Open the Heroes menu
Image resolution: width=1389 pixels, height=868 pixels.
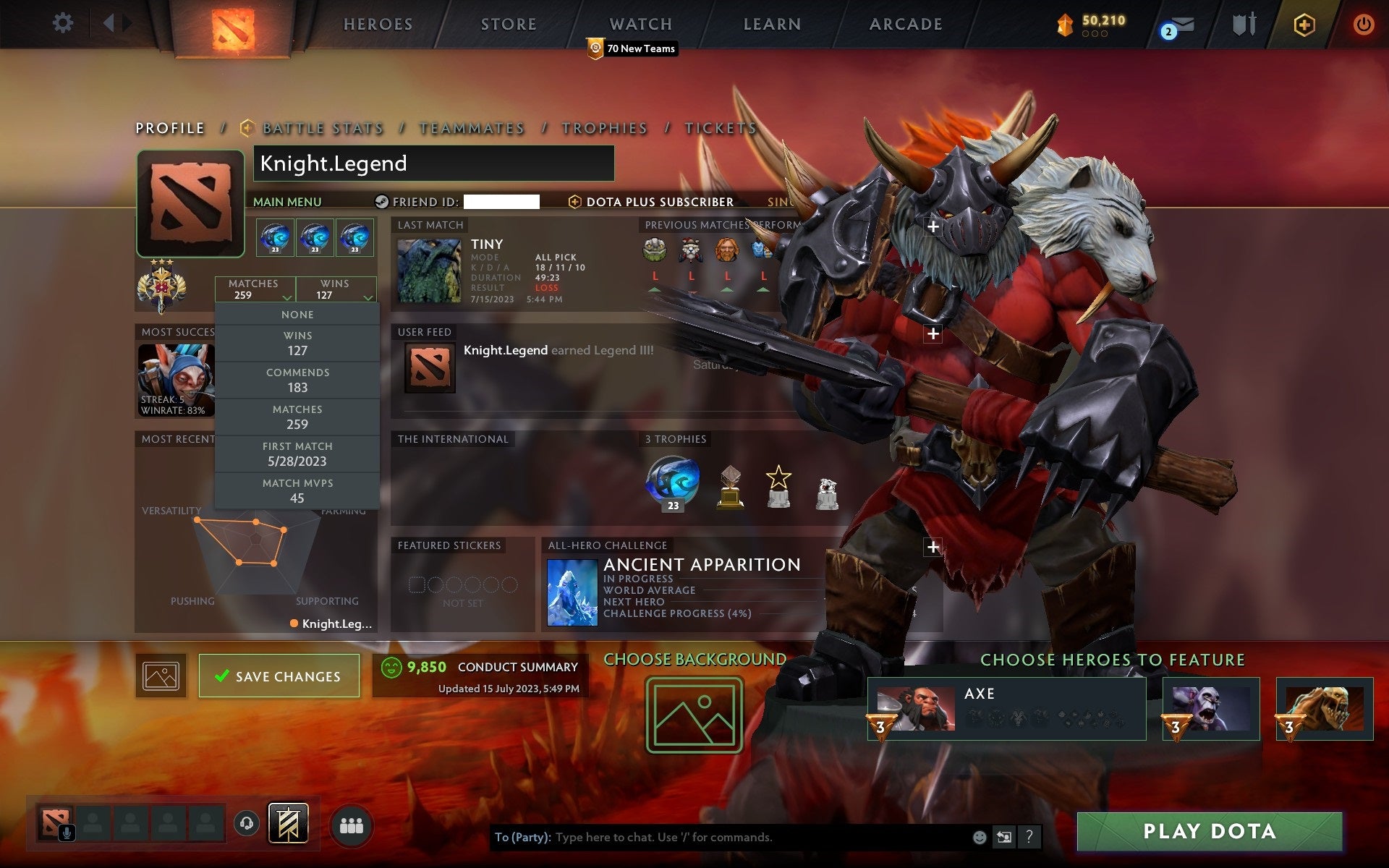click(x=378, y=24)
